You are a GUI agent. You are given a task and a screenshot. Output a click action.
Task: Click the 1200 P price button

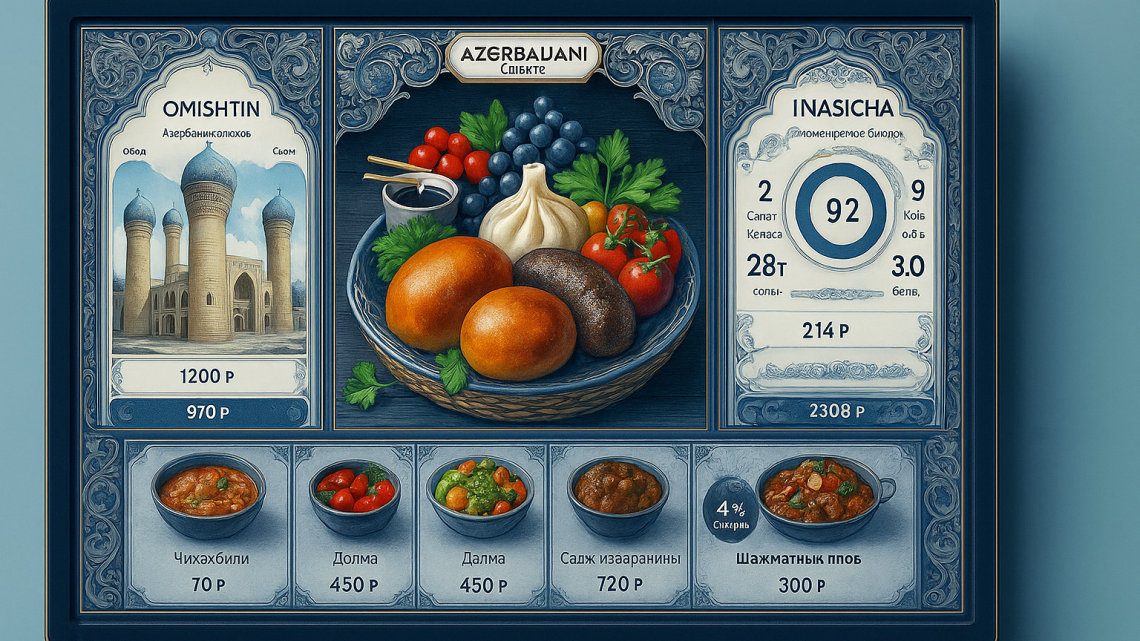click(208, 377)
